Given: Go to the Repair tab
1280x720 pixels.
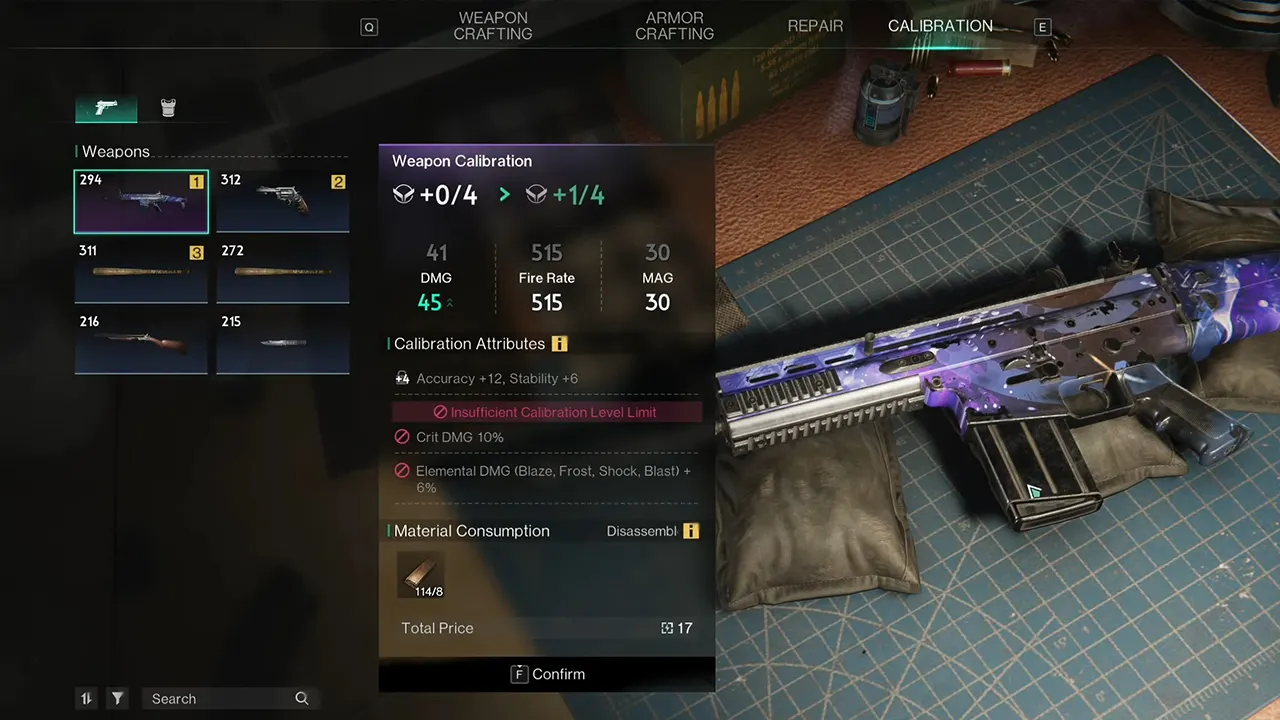Looking at the screenshot, I should (x=815, y=26).
